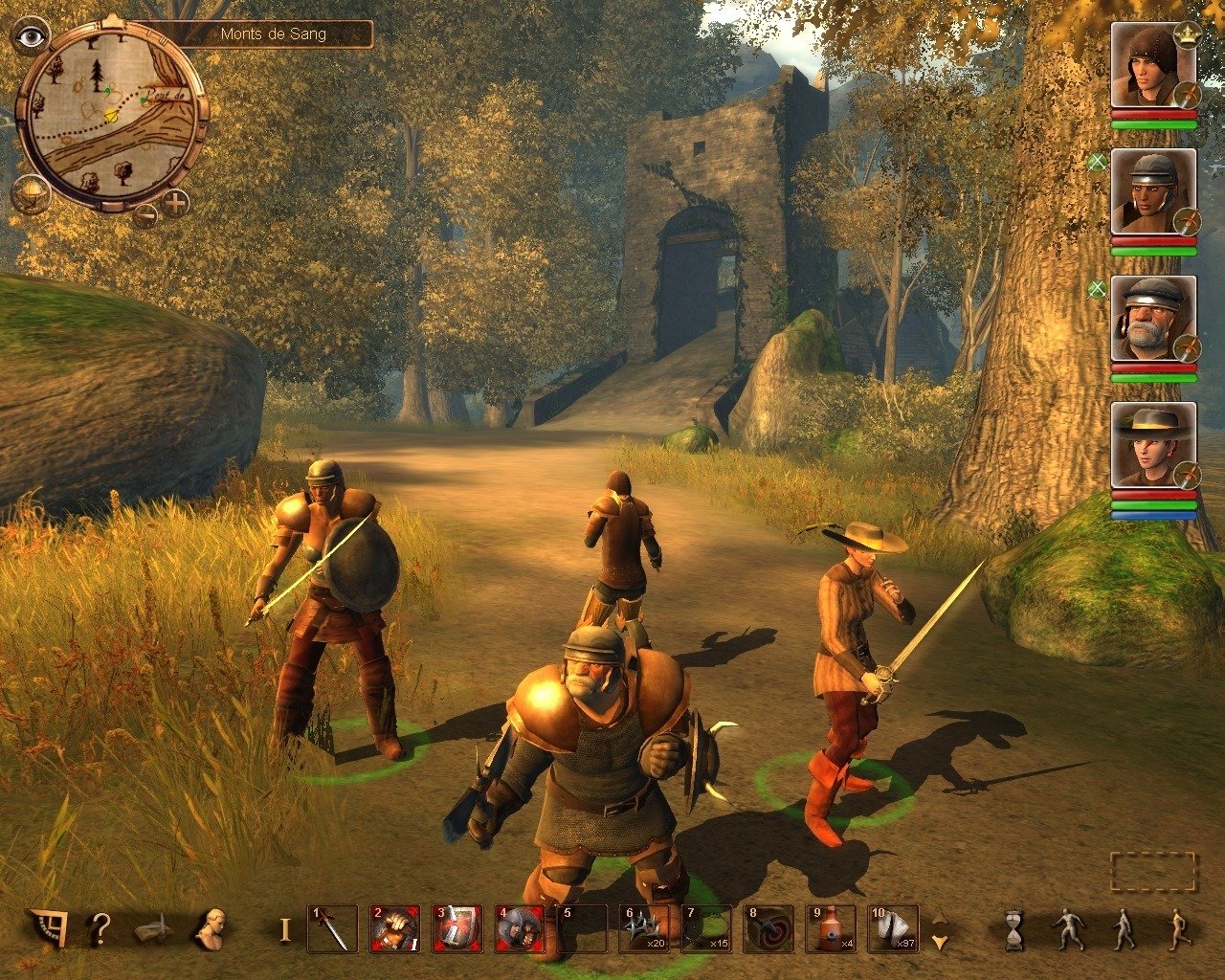Select the target item in slot 8
The height and width of the screenshot is (980, 1225).
click(x=768, y=928)
